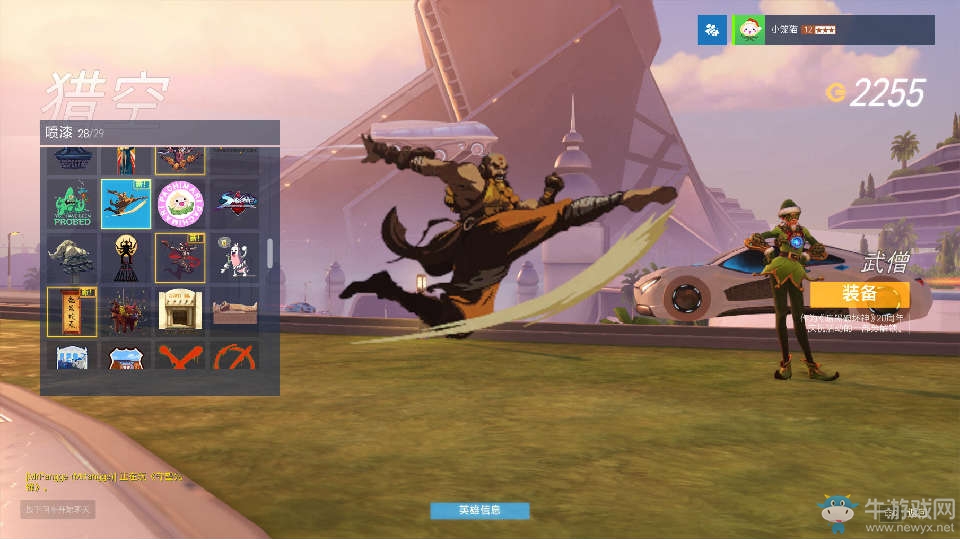Click the chat input box

point(58,510)
